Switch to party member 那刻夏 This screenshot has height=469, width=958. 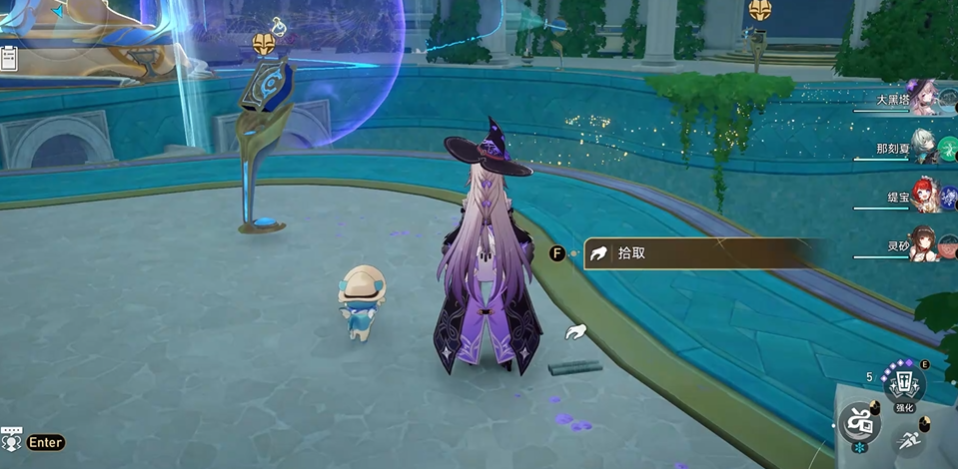[923, 146]
